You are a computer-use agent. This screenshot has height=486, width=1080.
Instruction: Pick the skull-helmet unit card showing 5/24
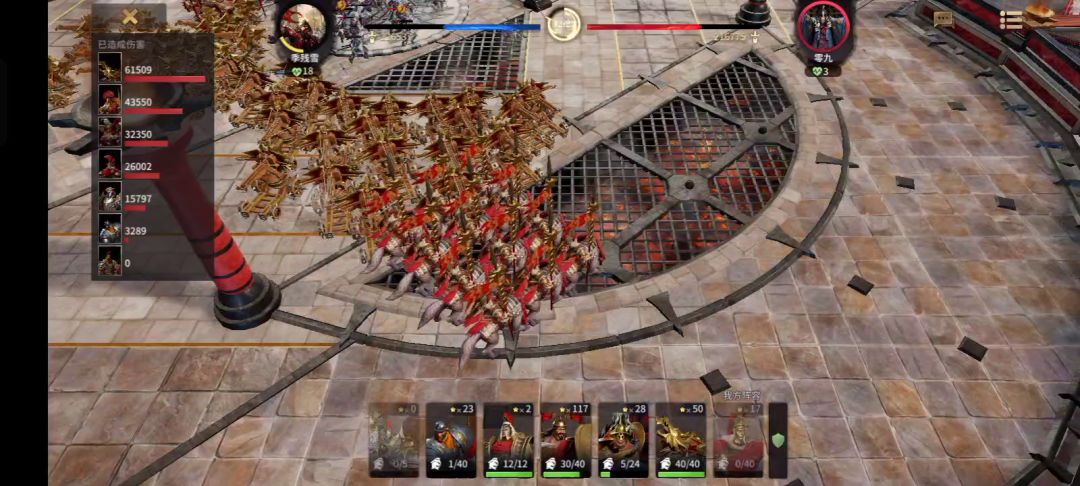tap(623, 440)
